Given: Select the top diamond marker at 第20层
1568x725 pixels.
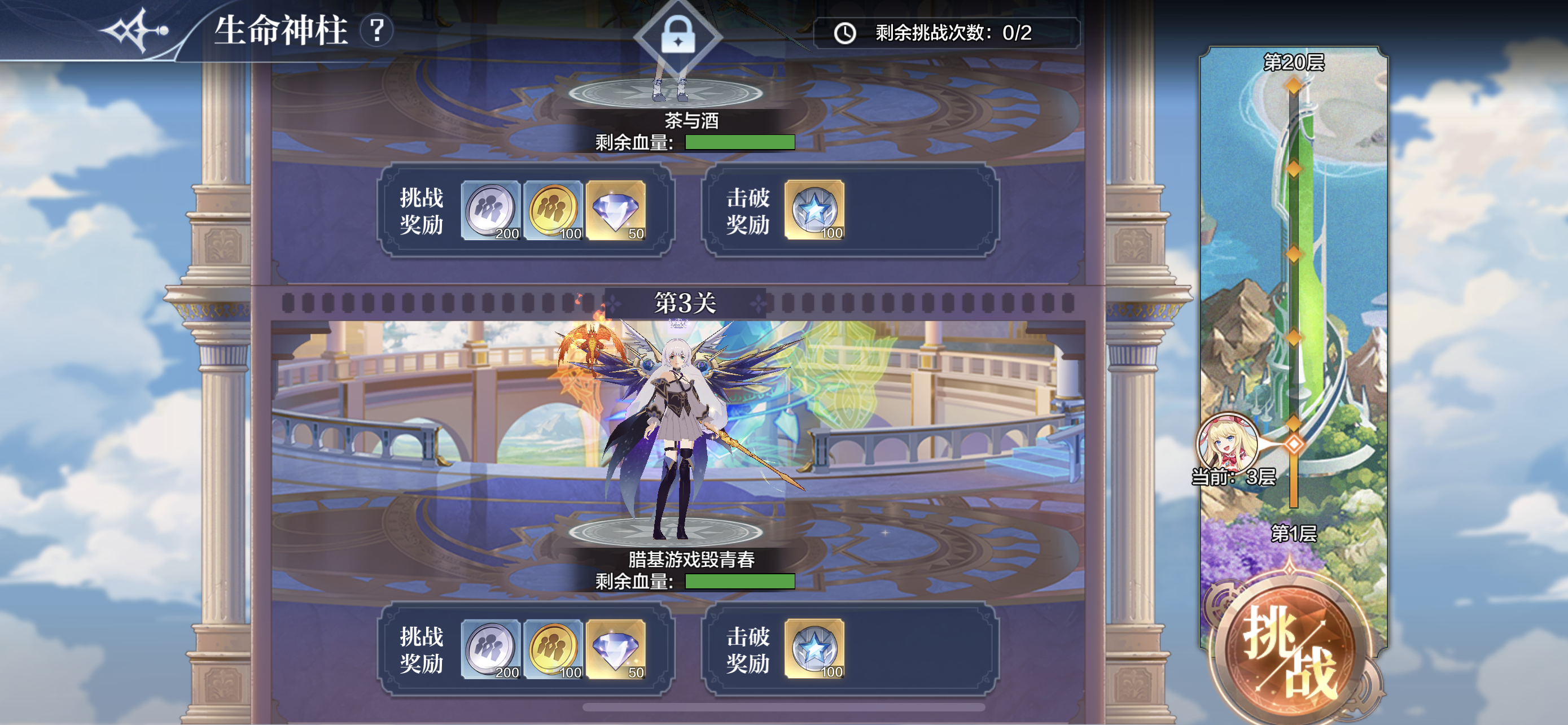Looking at the screenshot, I should [1294, 86].
